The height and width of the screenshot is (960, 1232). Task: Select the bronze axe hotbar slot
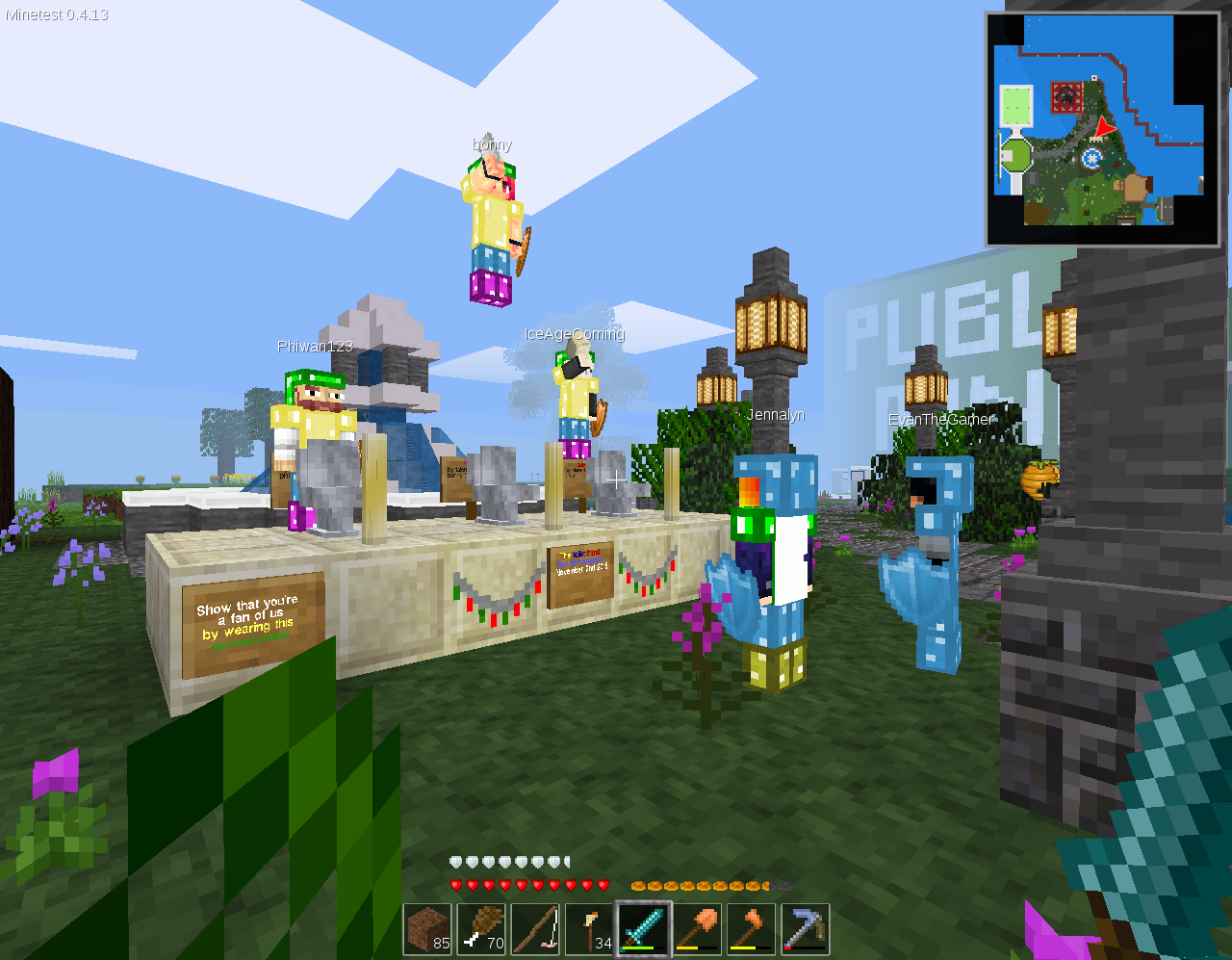(x=751, y=928)
